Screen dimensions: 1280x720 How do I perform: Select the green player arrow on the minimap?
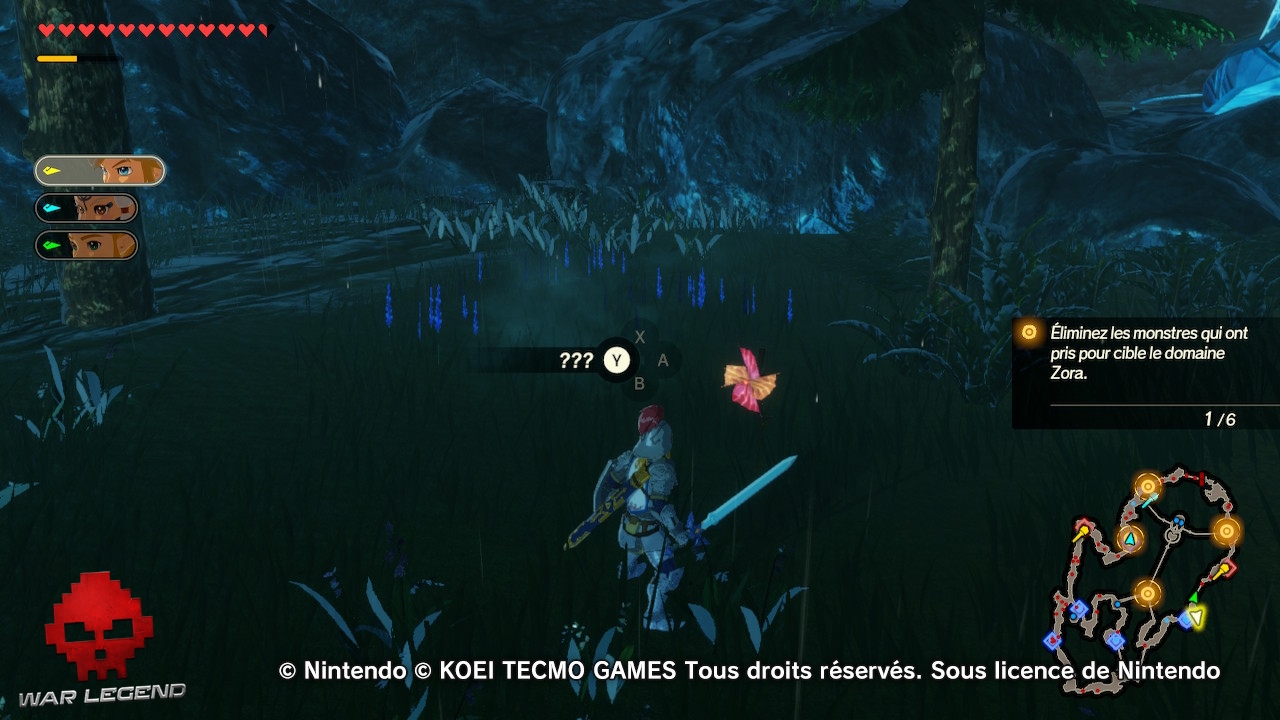(x=1195, y=598)
